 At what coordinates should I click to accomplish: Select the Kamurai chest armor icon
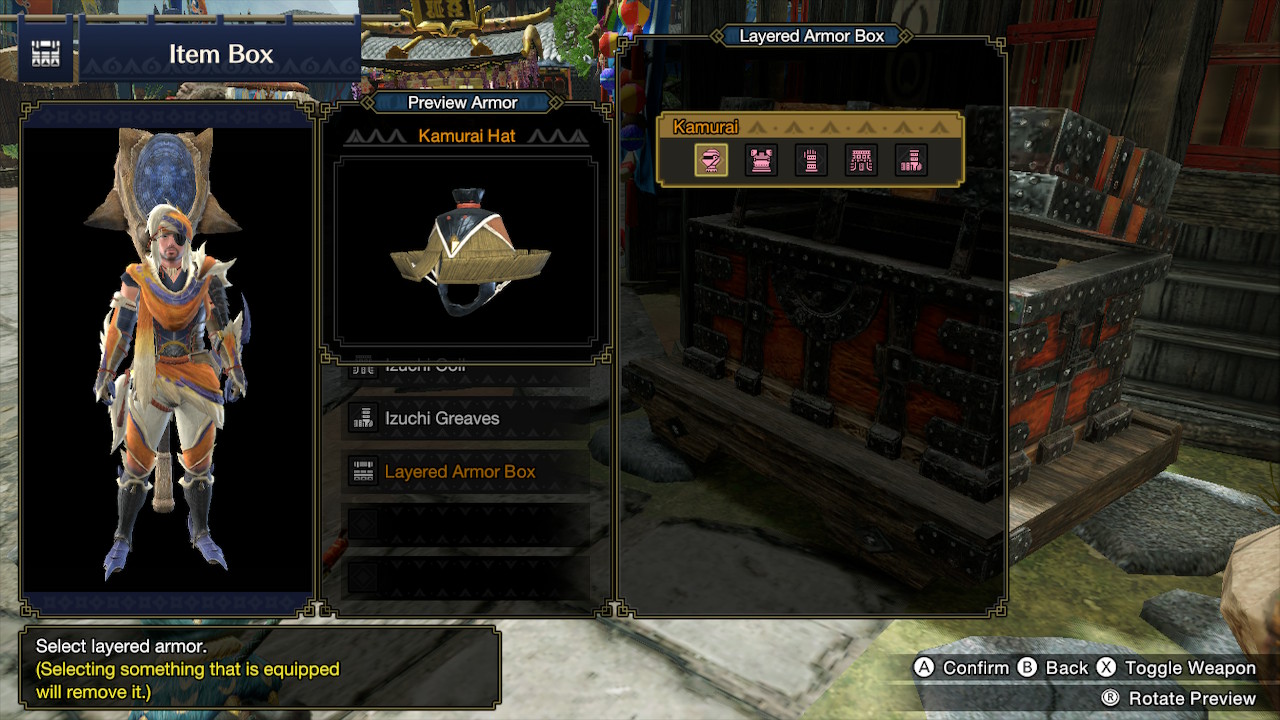(761, 160)
